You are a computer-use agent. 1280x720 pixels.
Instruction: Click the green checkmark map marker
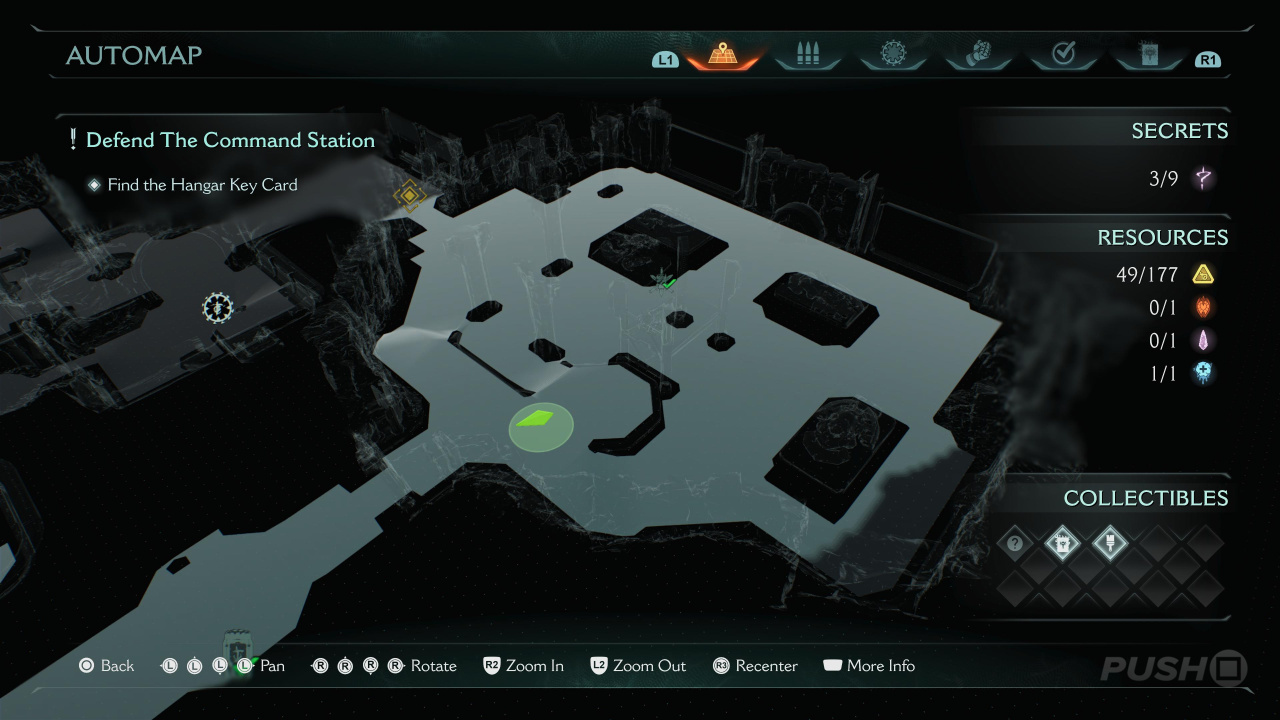pyautogui.click(x=666, y=283)
